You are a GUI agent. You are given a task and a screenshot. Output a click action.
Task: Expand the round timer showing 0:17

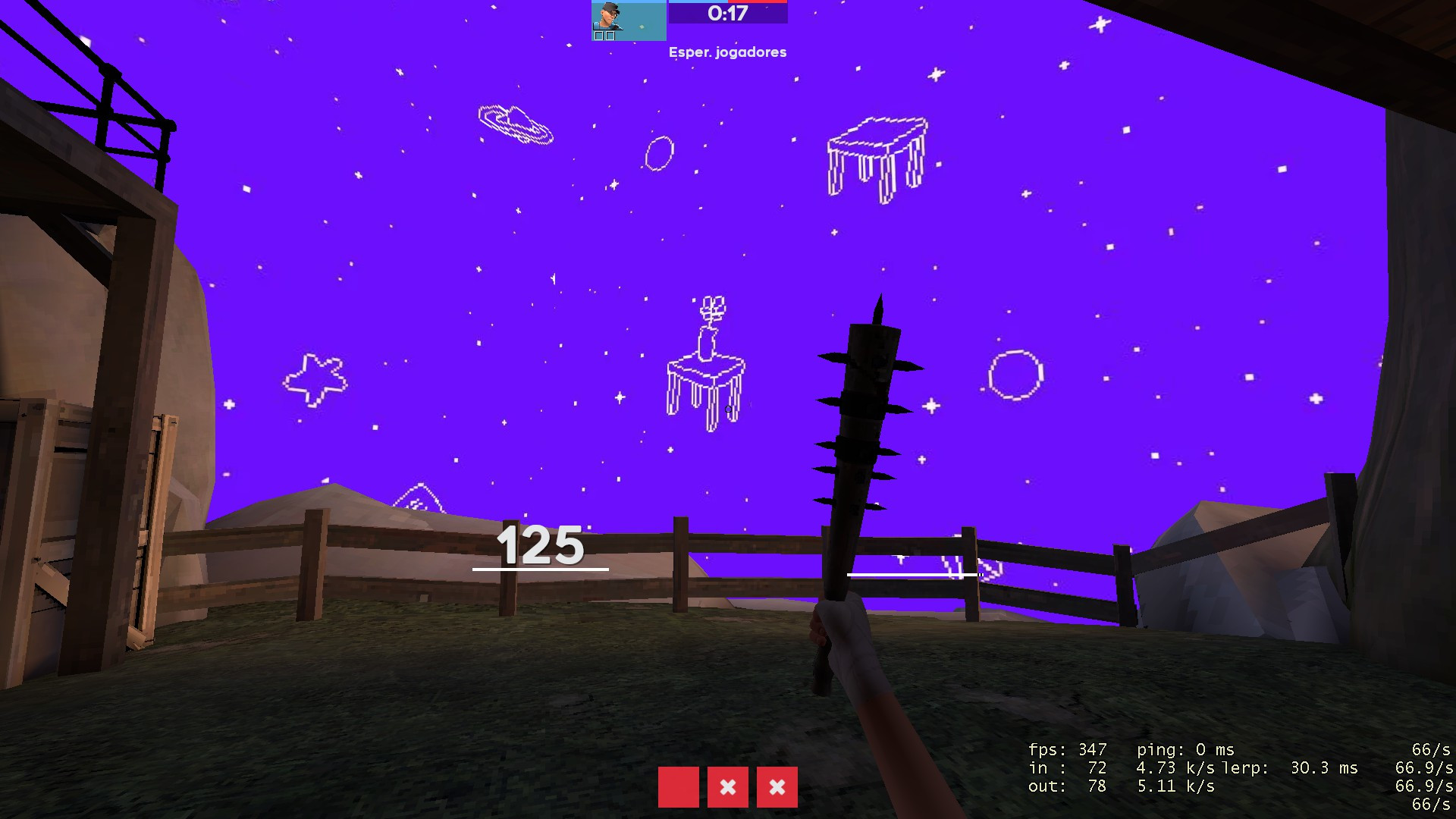(x=726, y=13)
